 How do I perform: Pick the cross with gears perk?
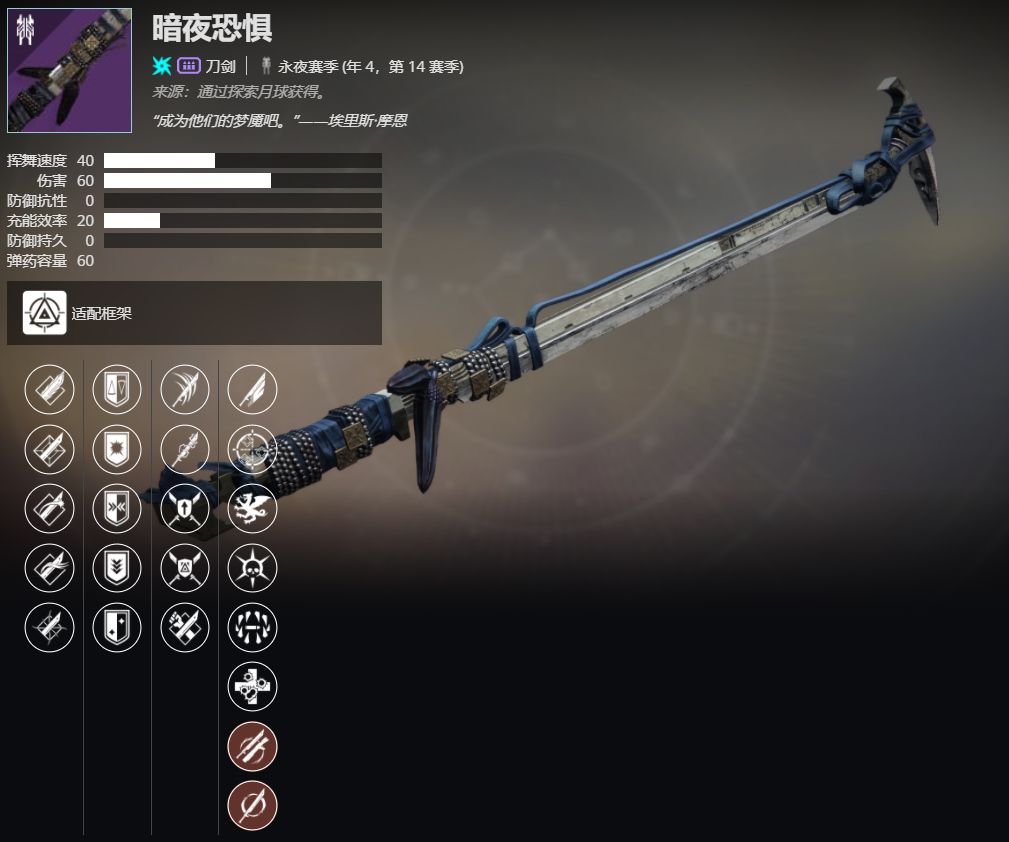253,686
